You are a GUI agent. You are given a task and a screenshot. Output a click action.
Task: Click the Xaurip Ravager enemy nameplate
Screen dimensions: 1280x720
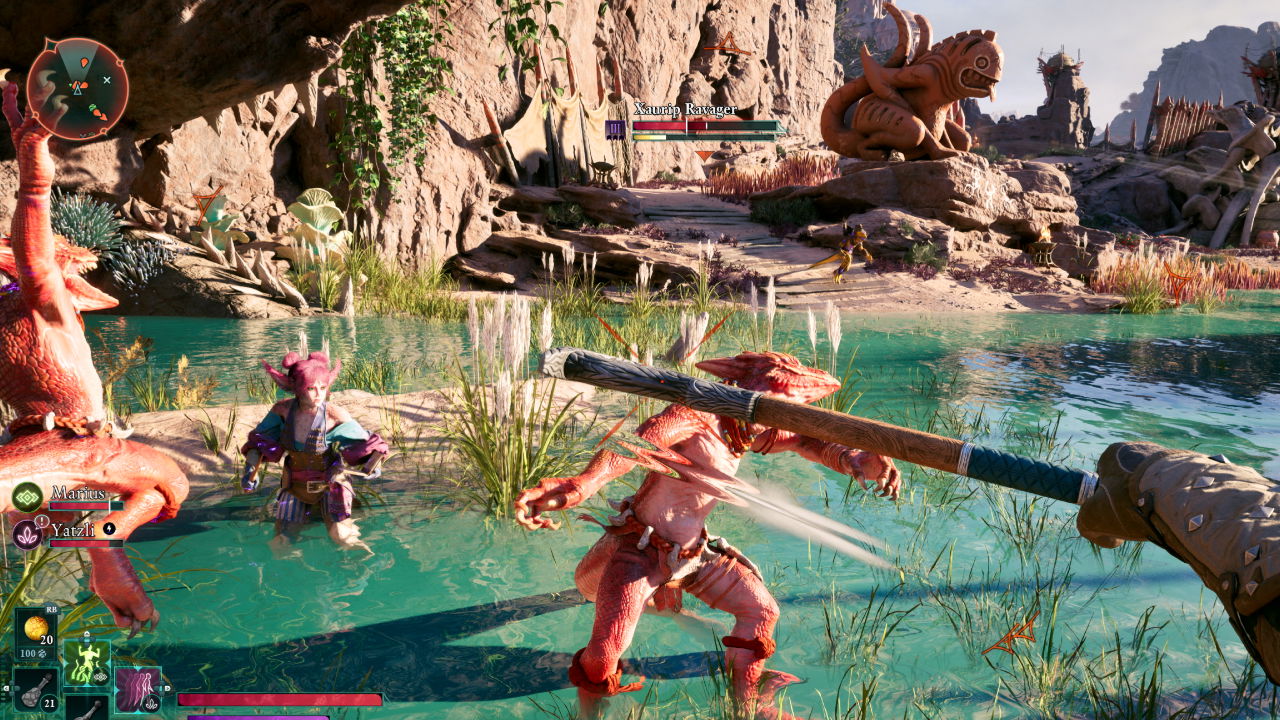(685, 110)
